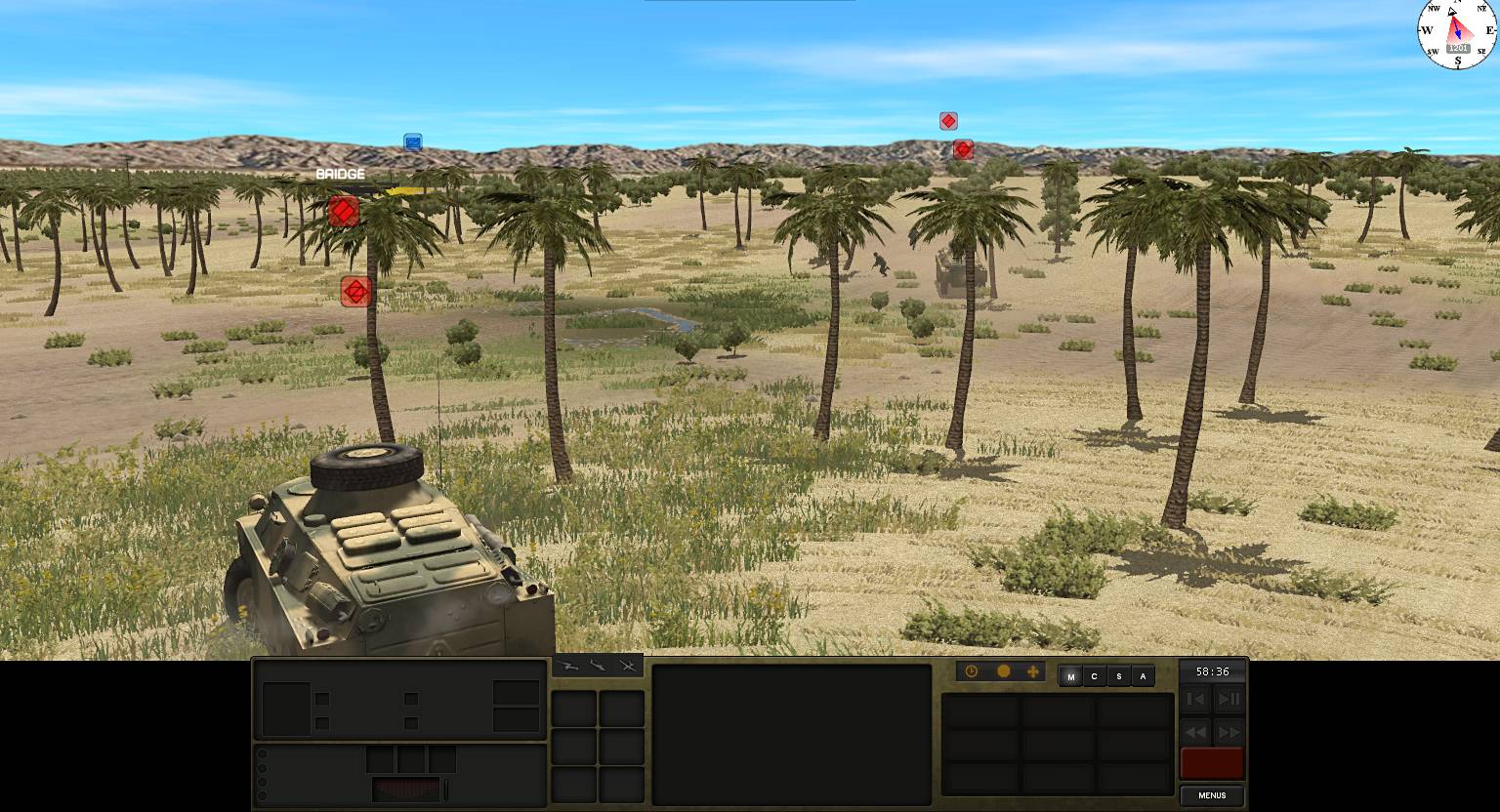Toggle the A admin command group
This screenshot has width=1500, height=812.
(1142, 675)
